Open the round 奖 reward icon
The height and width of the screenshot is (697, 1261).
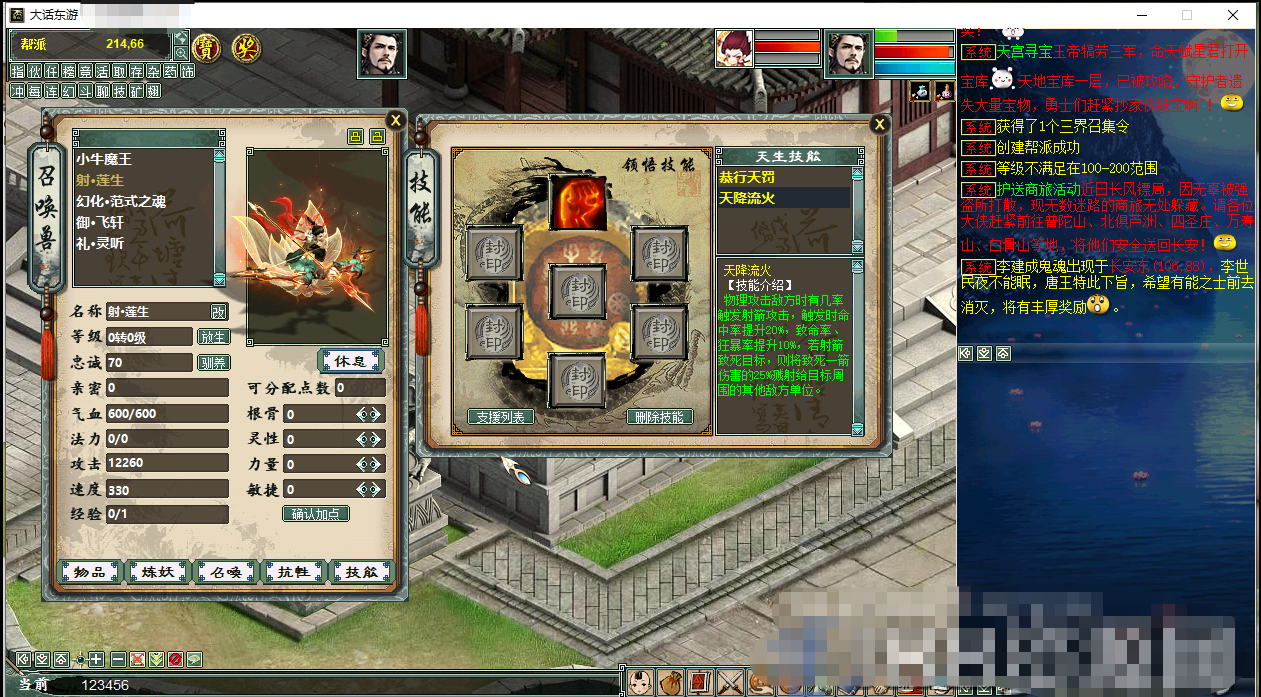(245, 46)
